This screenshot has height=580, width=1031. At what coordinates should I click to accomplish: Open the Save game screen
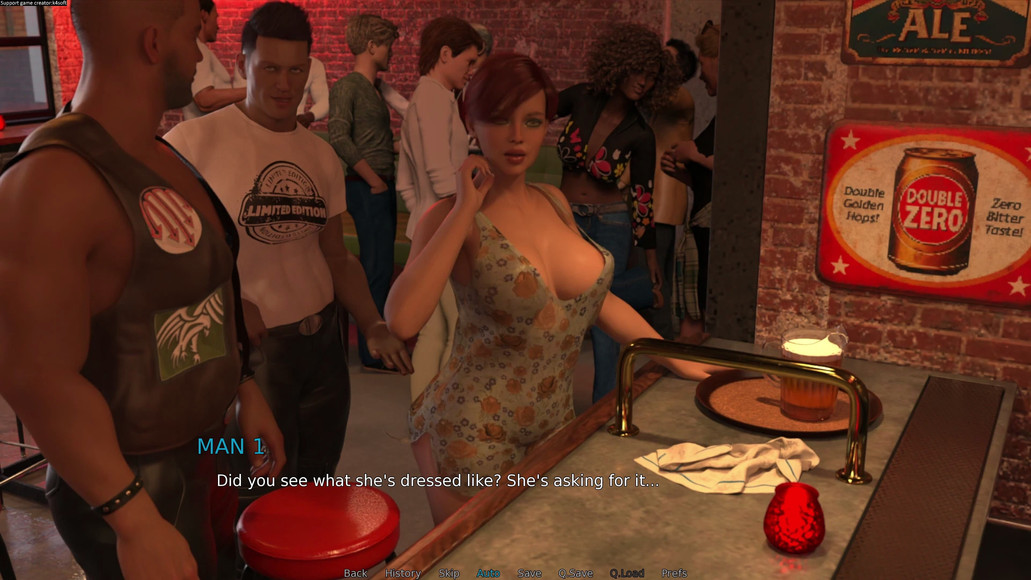pyautogui.click(x=530, y=573)
